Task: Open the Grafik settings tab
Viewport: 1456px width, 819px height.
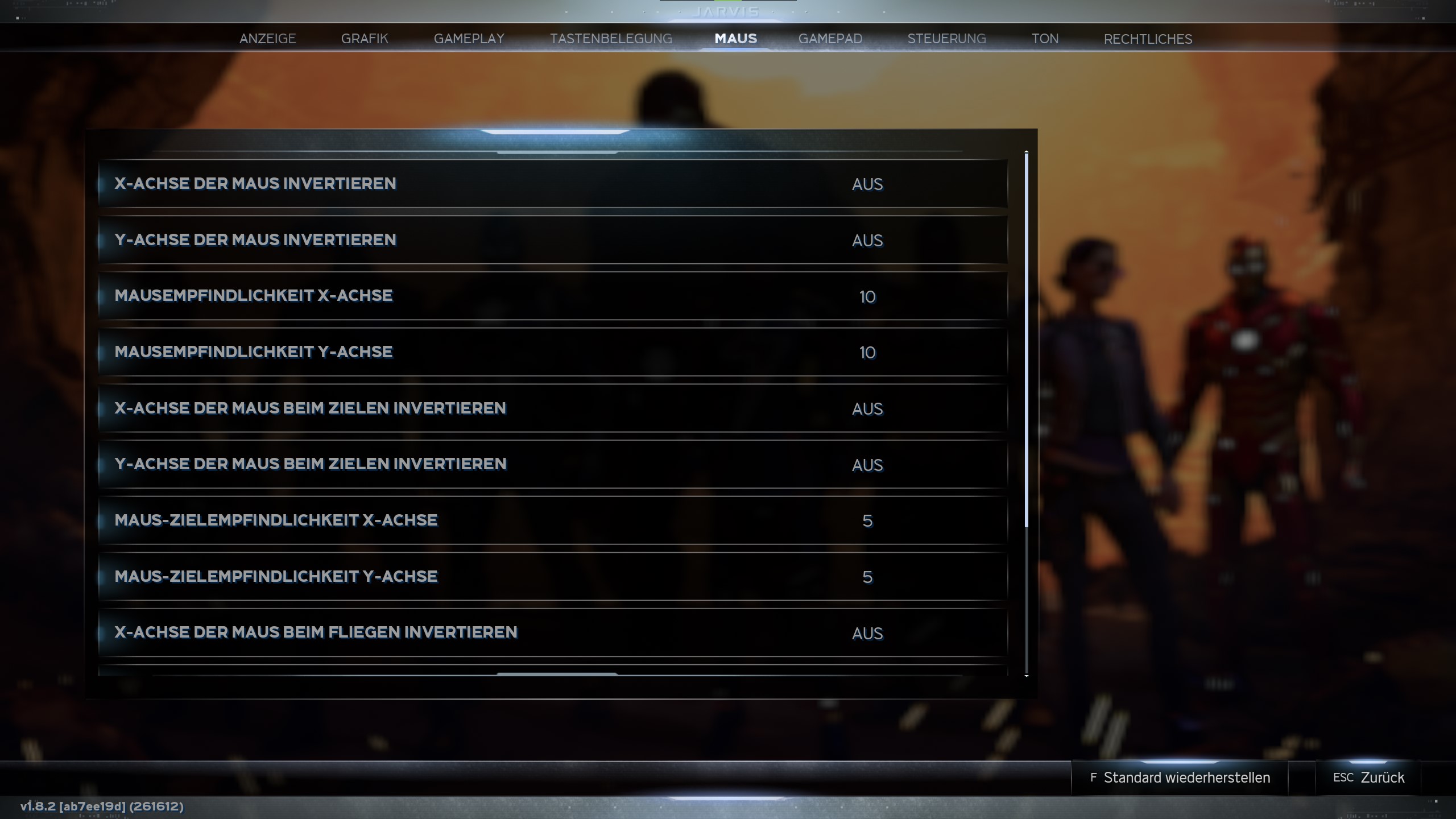Action: coord(365,39)
